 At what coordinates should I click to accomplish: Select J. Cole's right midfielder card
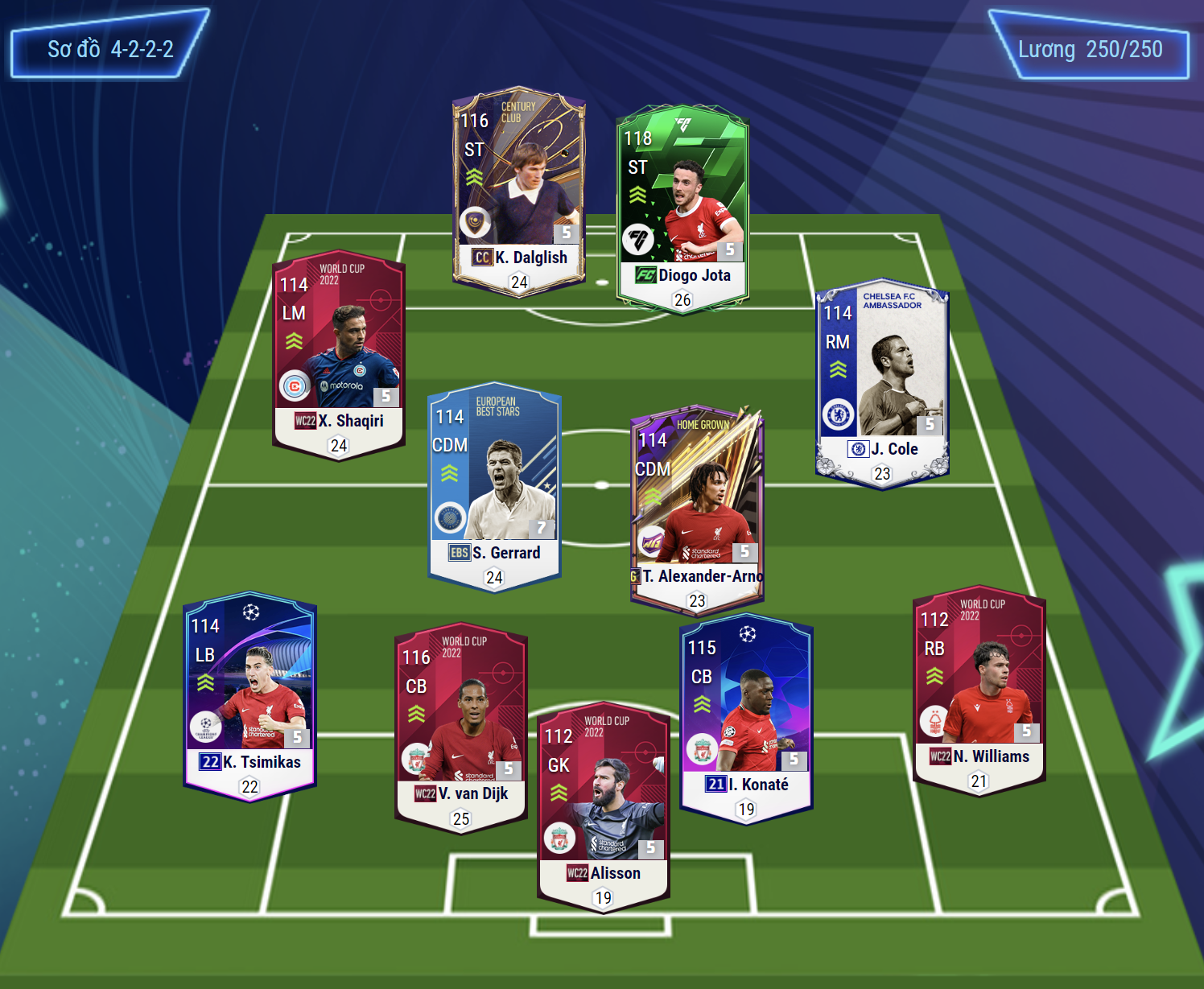click(882, 383)
